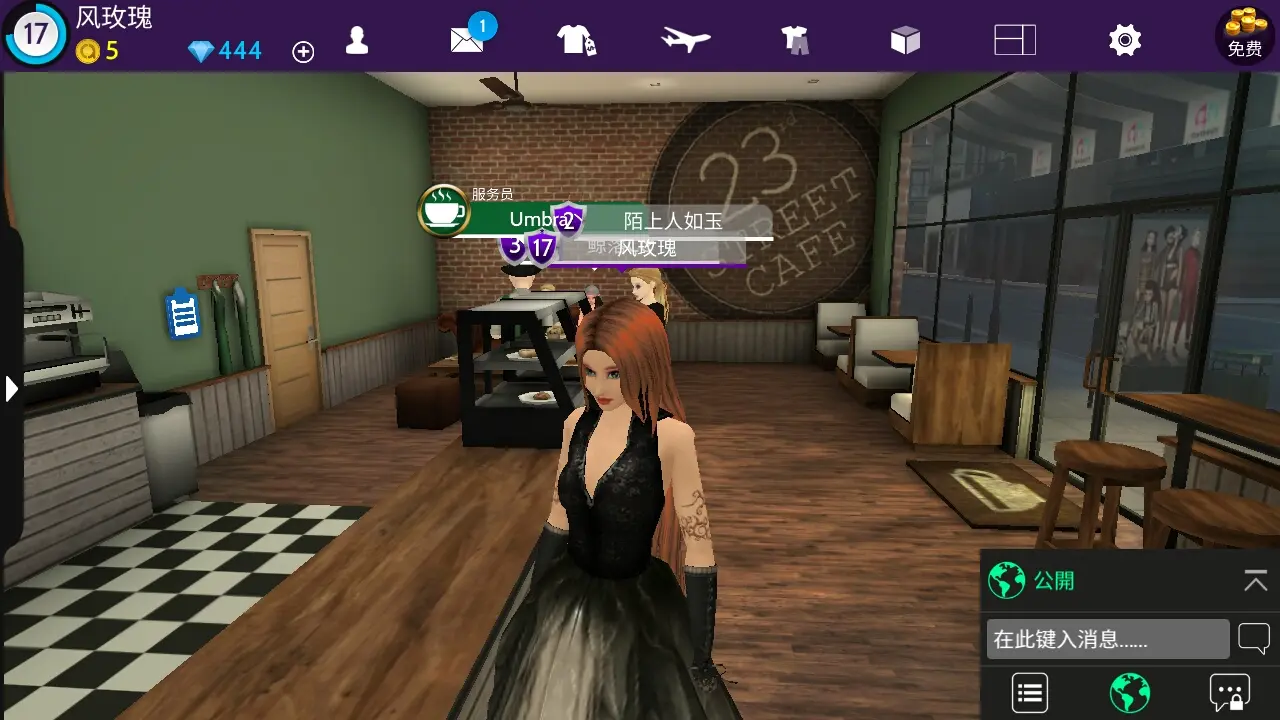Tap the airplane travel icon
The width and height of the screenshot is (1280, 720).
tap(685, 40)
